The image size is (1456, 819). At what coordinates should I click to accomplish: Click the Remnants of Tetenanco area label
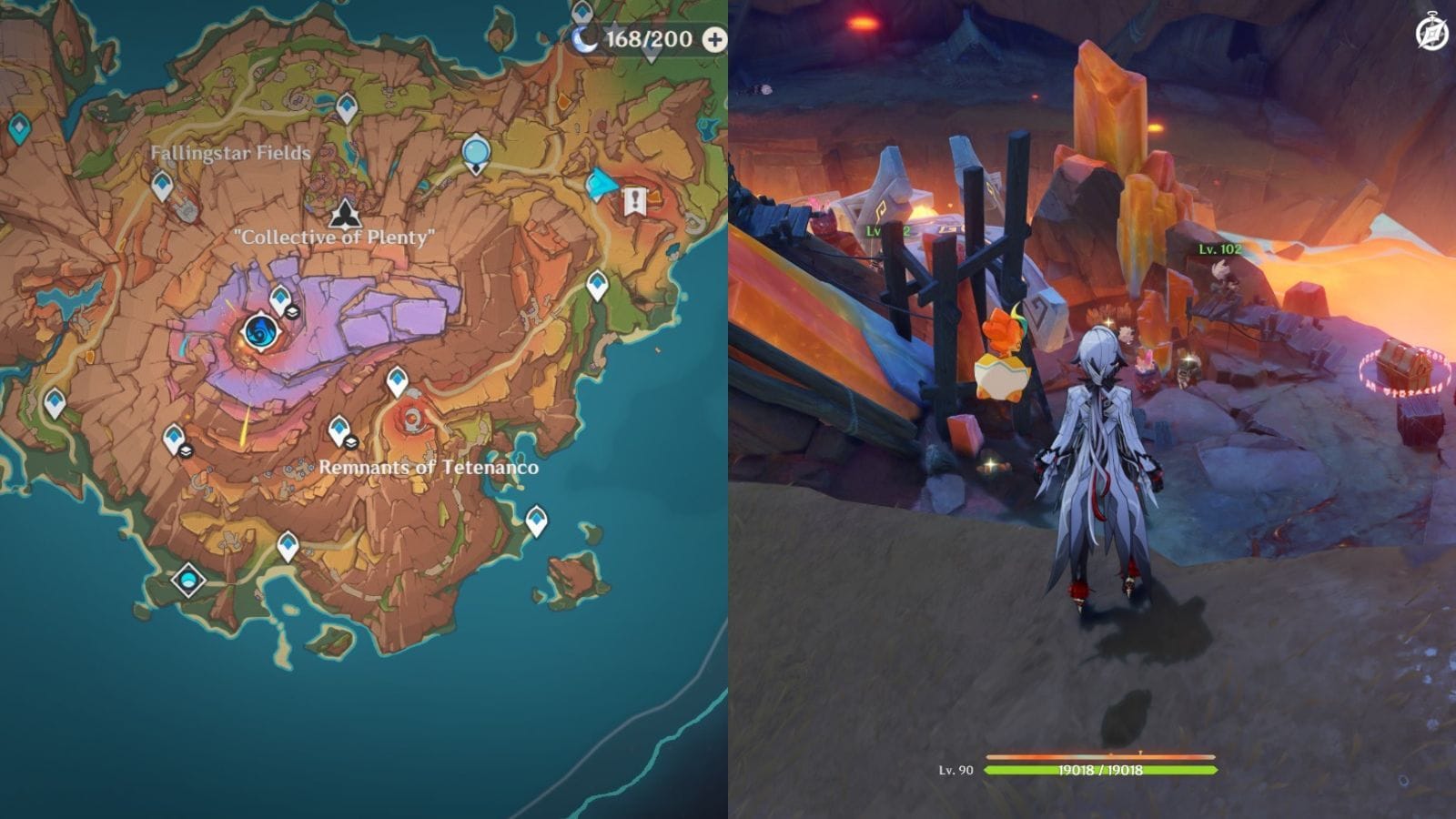tap(429, 468)
